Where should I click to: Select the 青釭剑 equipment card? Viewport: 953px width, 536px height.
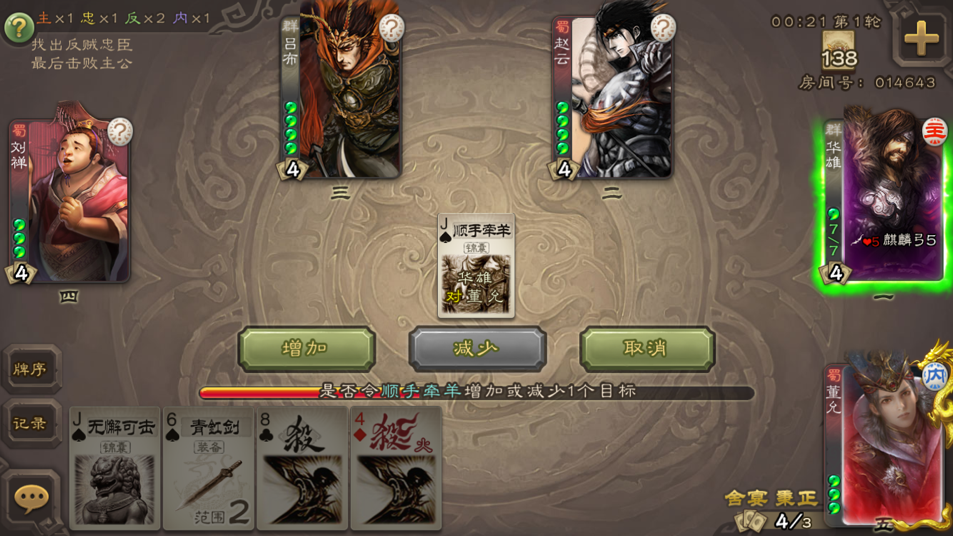(208, 467)
